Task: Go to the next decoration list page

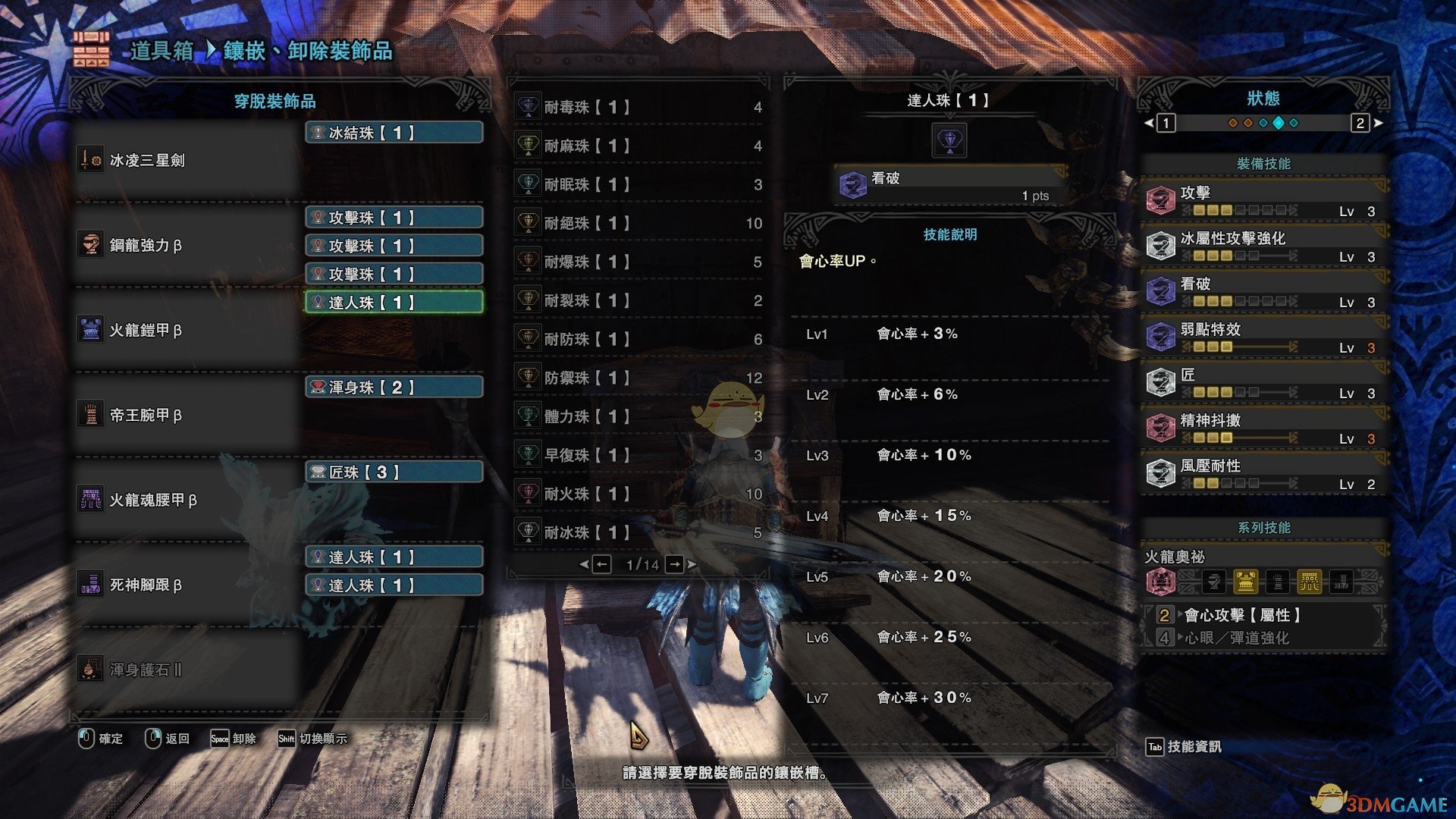Action: pyautogui.click(x=674, y=564)
